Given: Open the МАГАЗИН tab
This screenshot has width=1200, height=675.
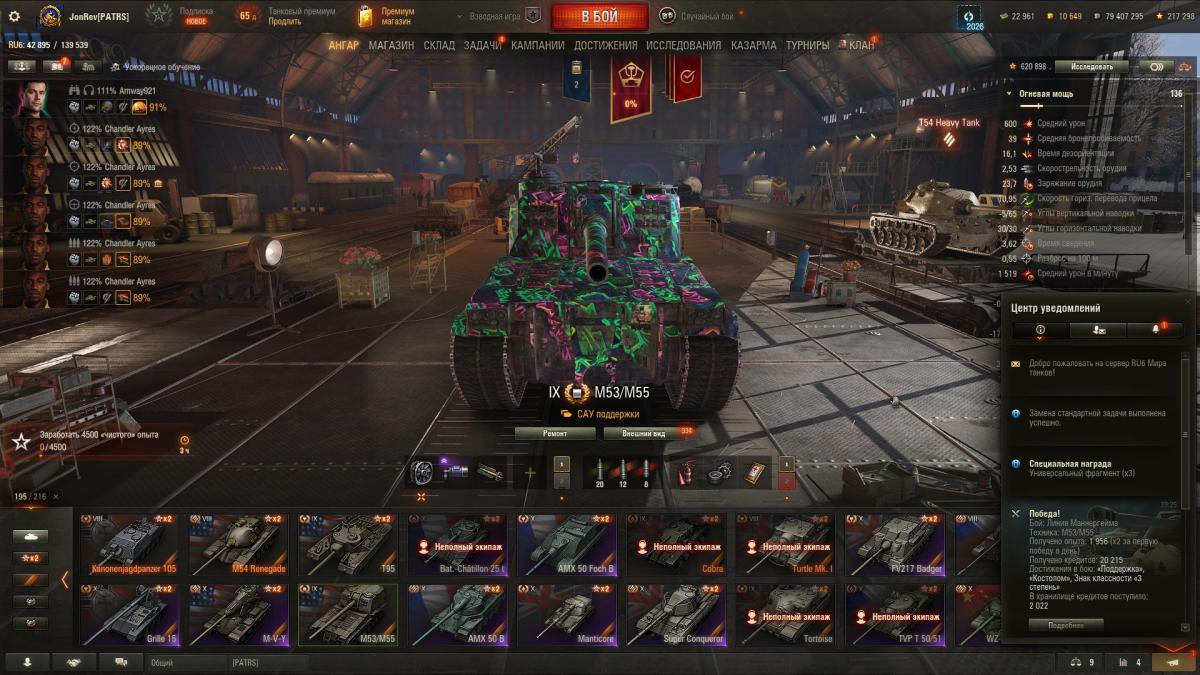Looking at the screenshot, I should pos(390,45).
